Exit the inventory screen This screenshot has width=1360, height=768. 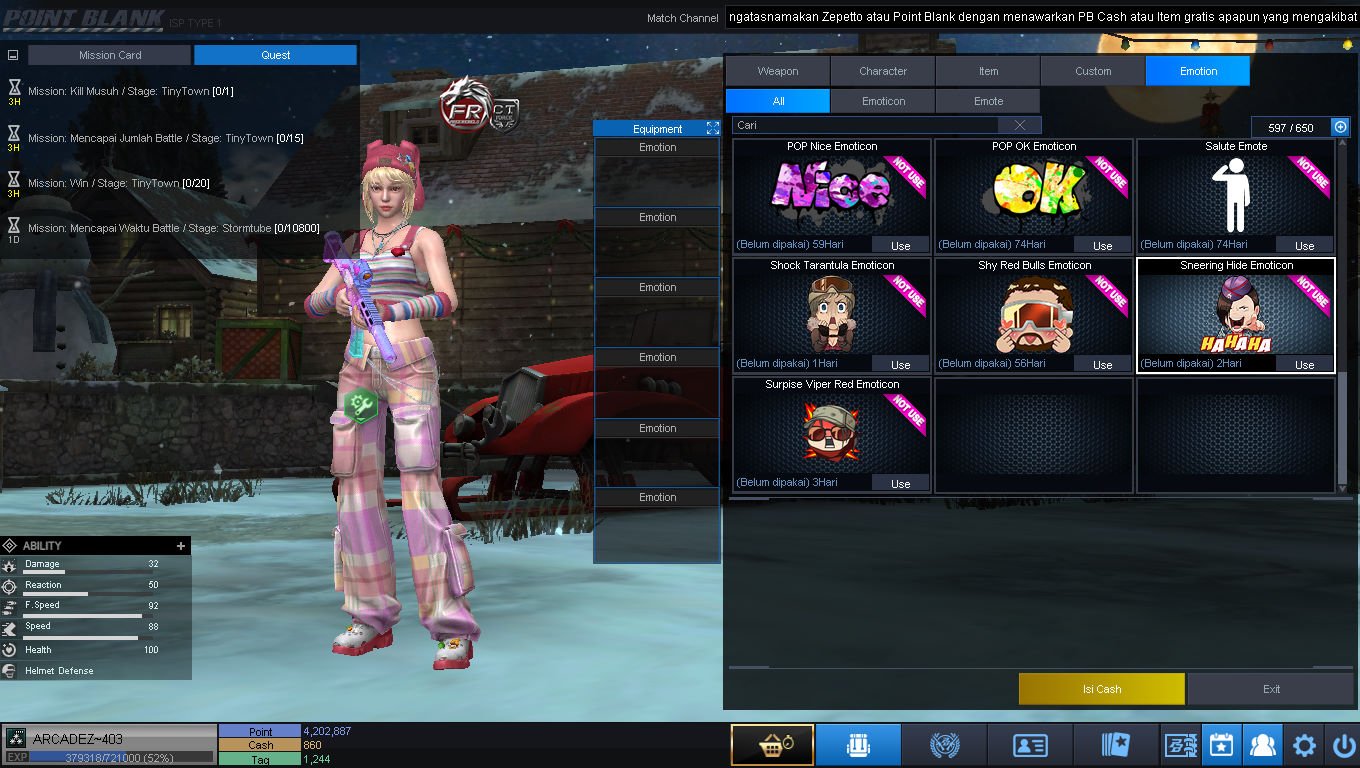pyautogui.click(x=1271, y=689)
